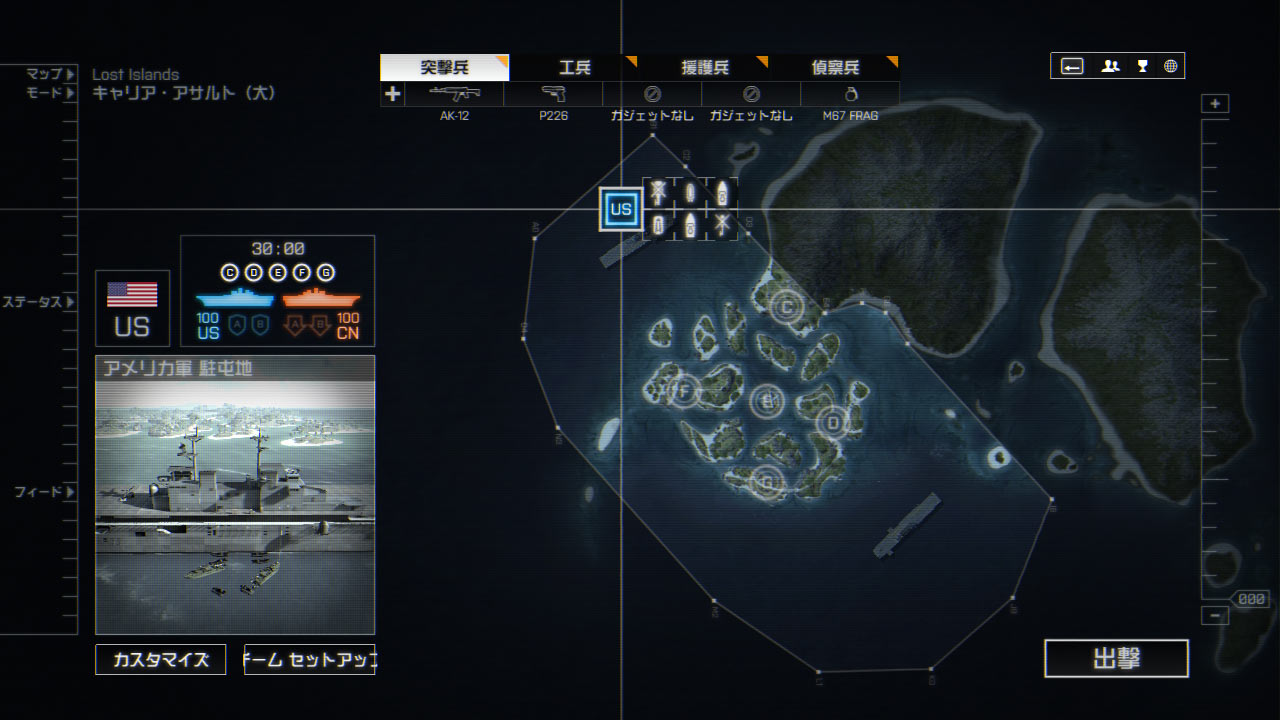This screenshot has width=1280, height=720.
Task: Switch to the 突撃兵 class tab
Action: pos(444,68)
